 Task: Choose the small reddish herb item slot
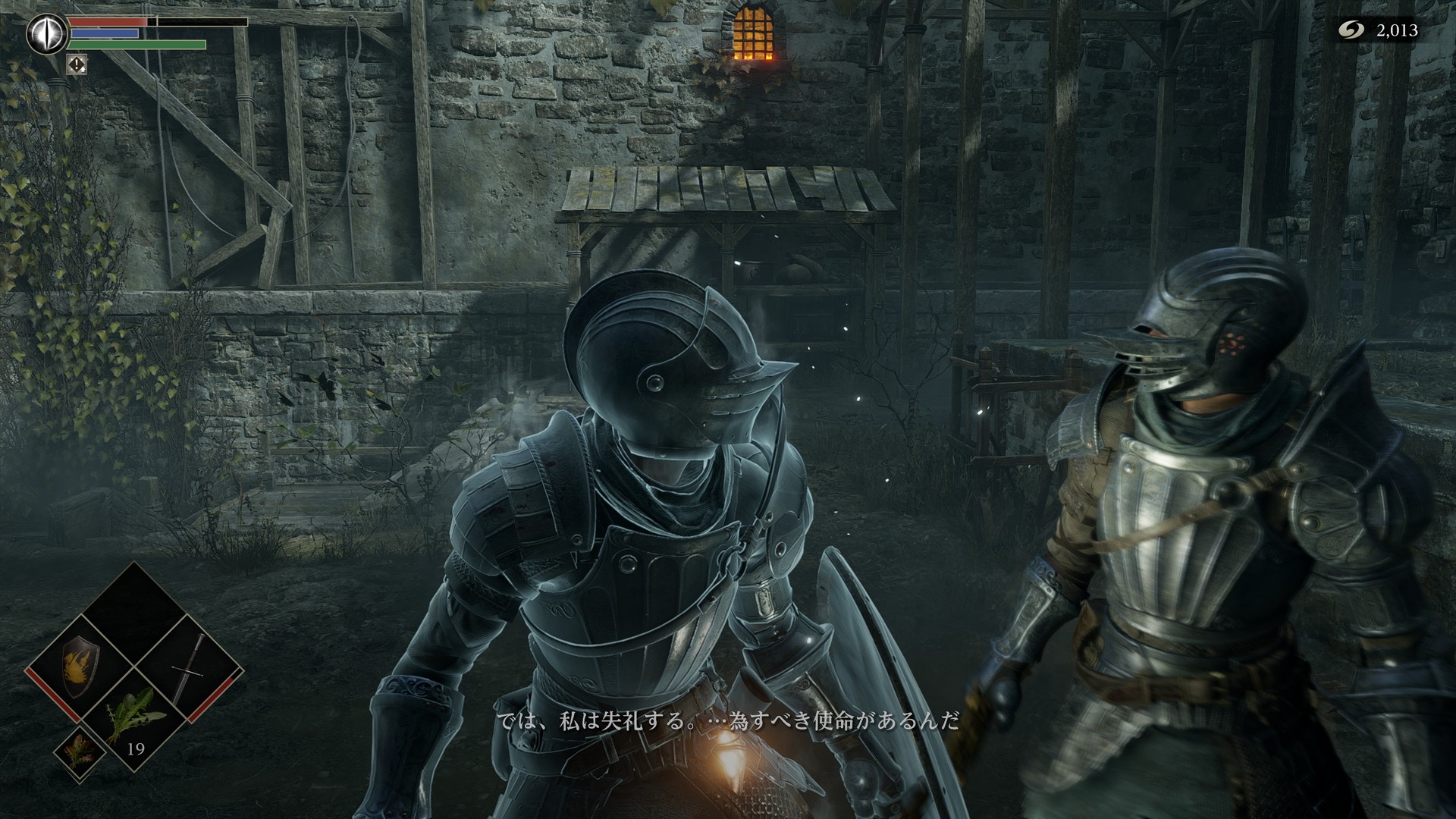pyautogui.click(x=78, y=757)
